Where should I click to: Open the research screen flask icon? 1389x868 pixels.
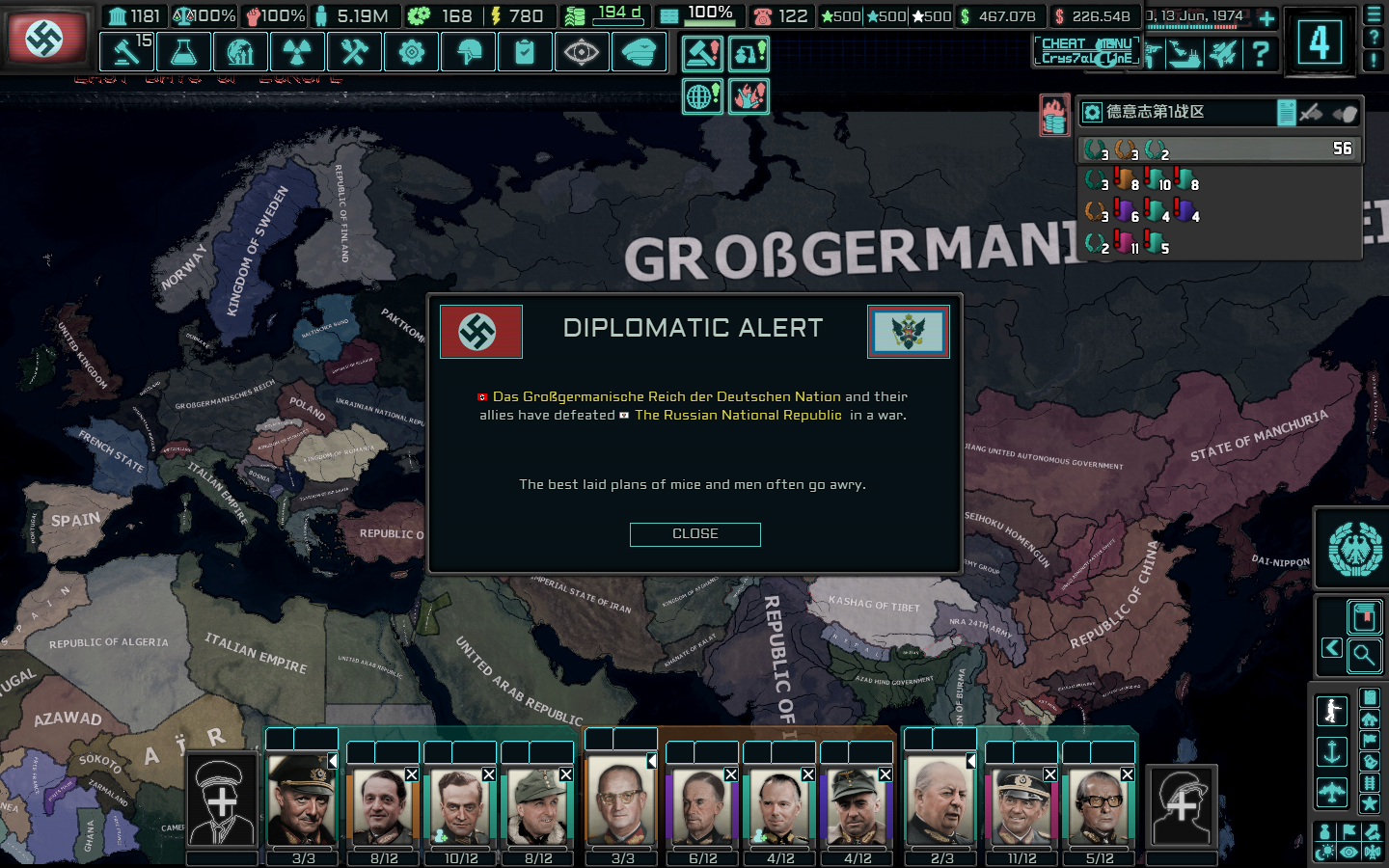click(183, 52)
